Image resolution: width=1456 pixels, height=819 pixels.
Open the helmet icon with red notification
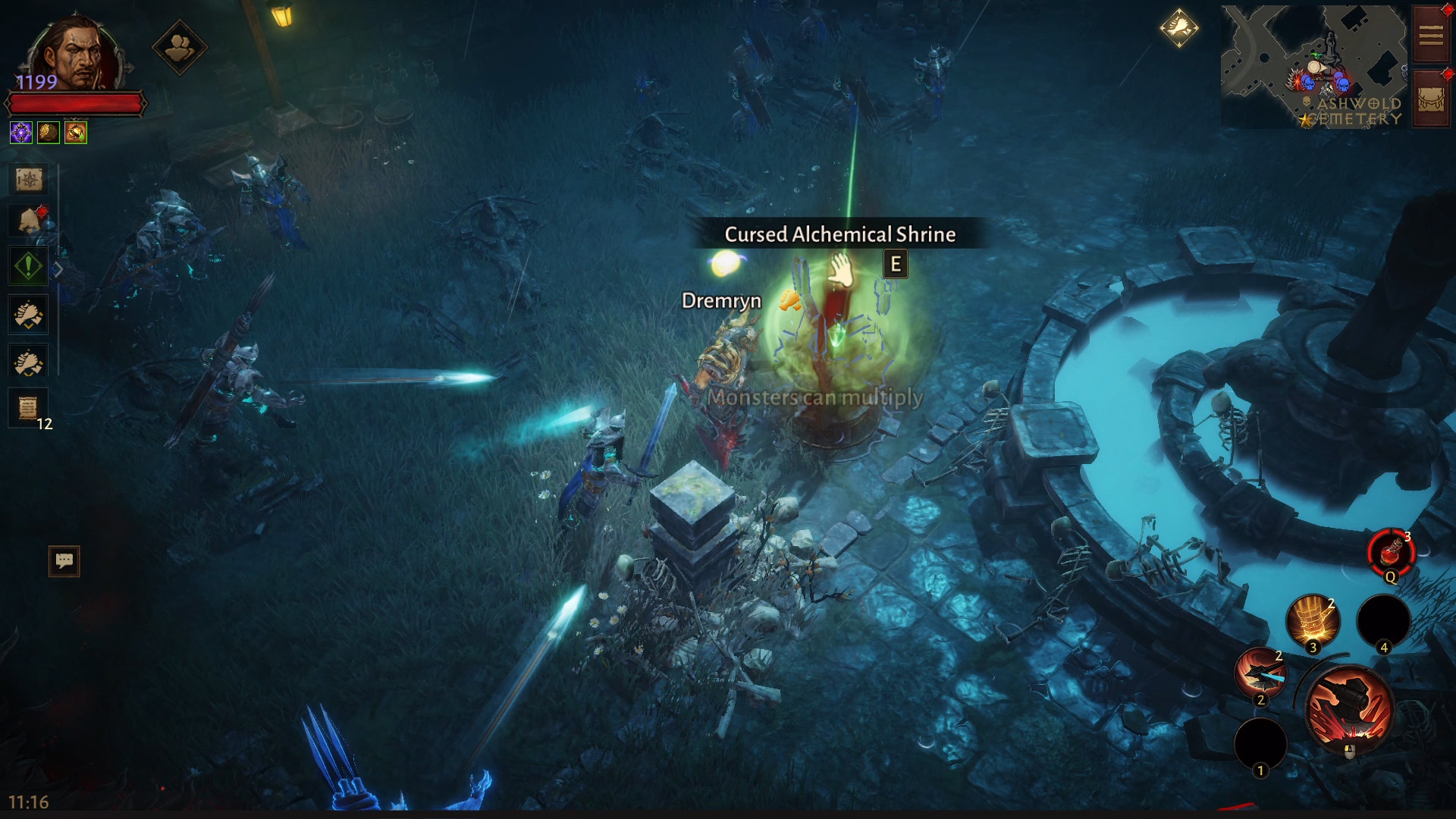(30, 221)
